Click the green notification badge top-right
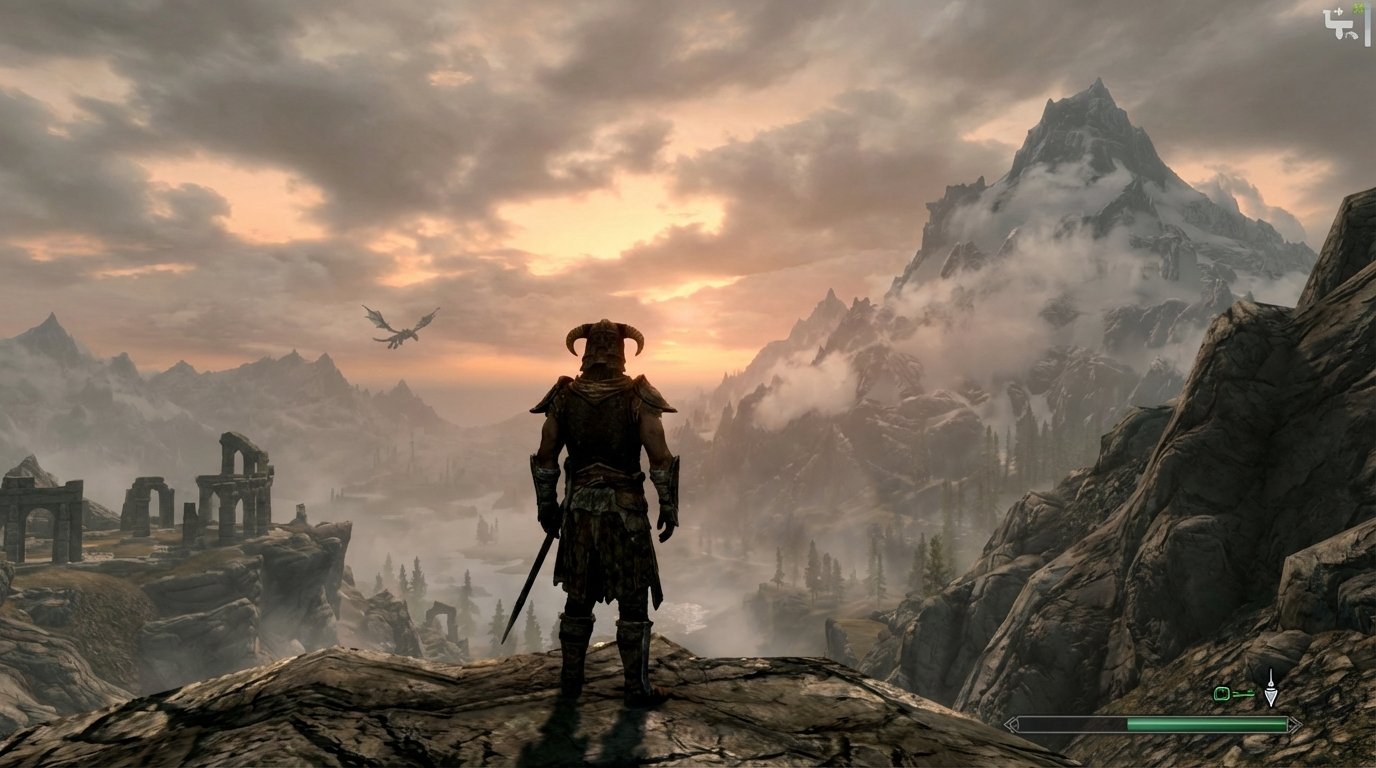Image resolution: width=1376 pixels, height=768 pixels. (1358, 9)
